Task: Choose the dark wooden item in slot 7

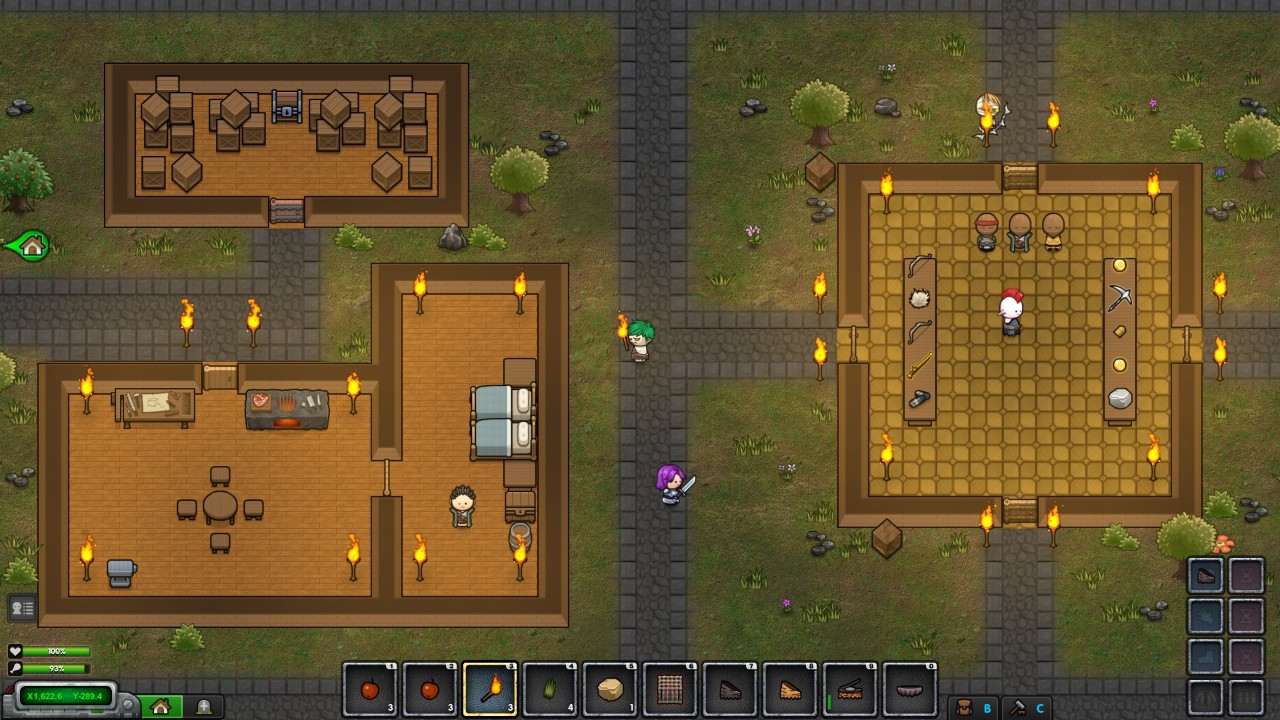Action: click(x=730, y=689)
